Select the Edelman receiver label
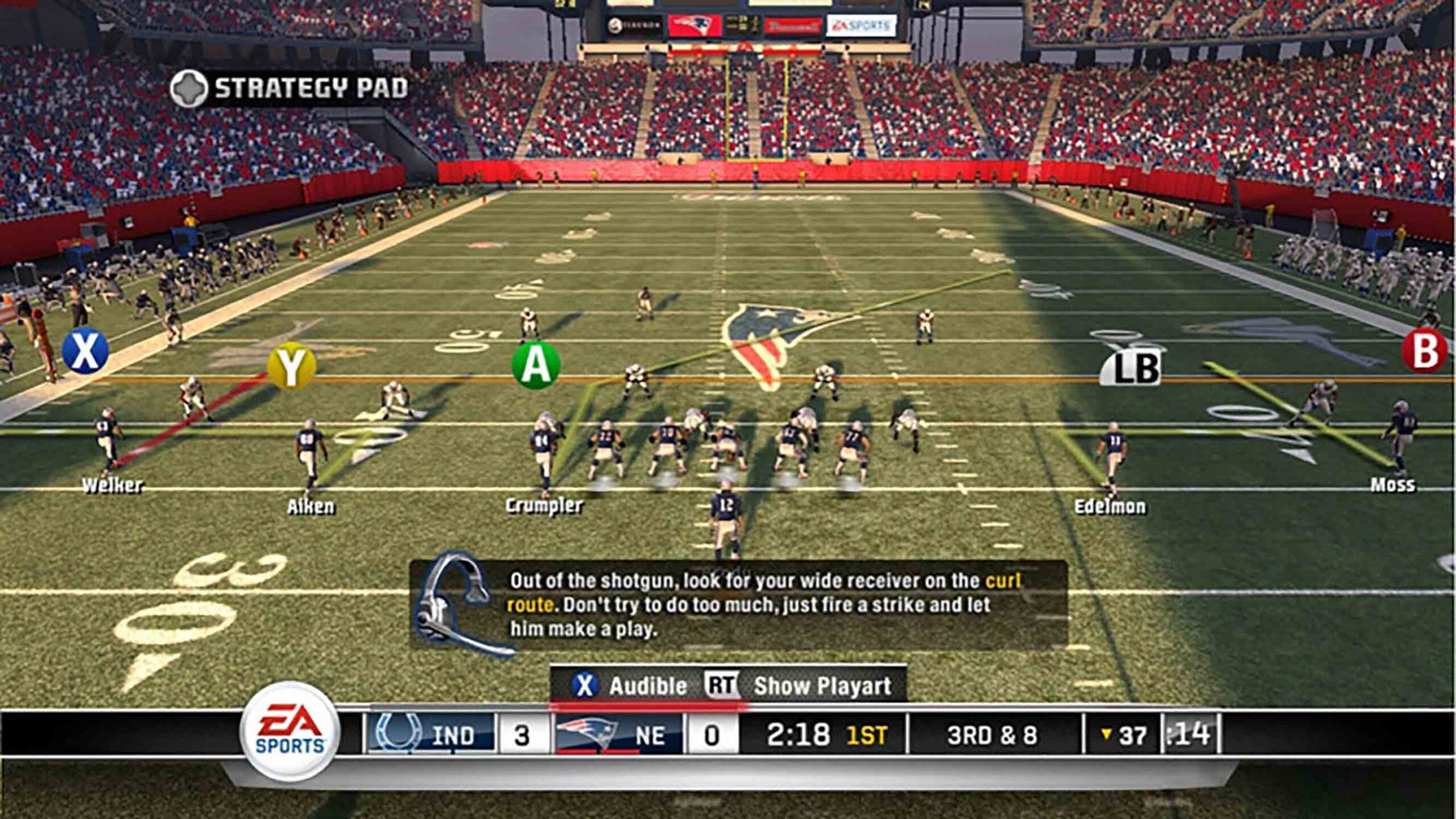This screenshot has width=1456, height=819. [1110, 507]
